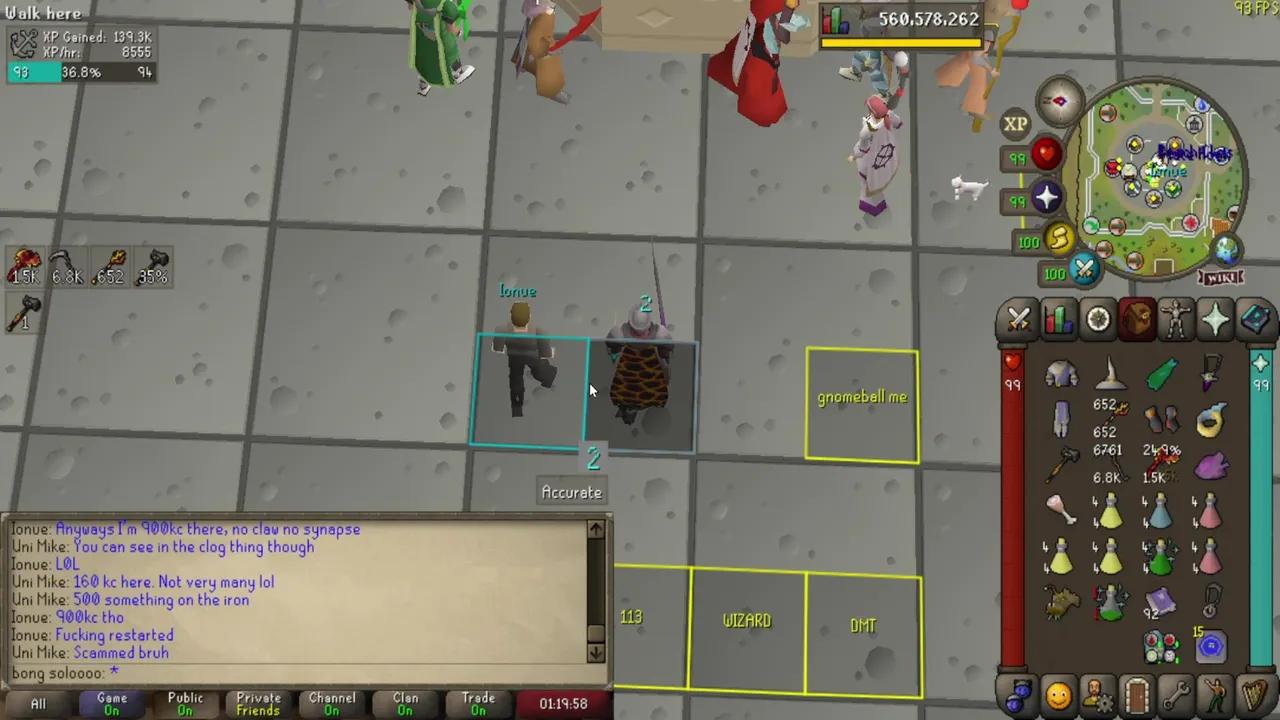Change Private chat from Friends mode
This screenshot has height=720, width=1280.
tap(258, 703)
